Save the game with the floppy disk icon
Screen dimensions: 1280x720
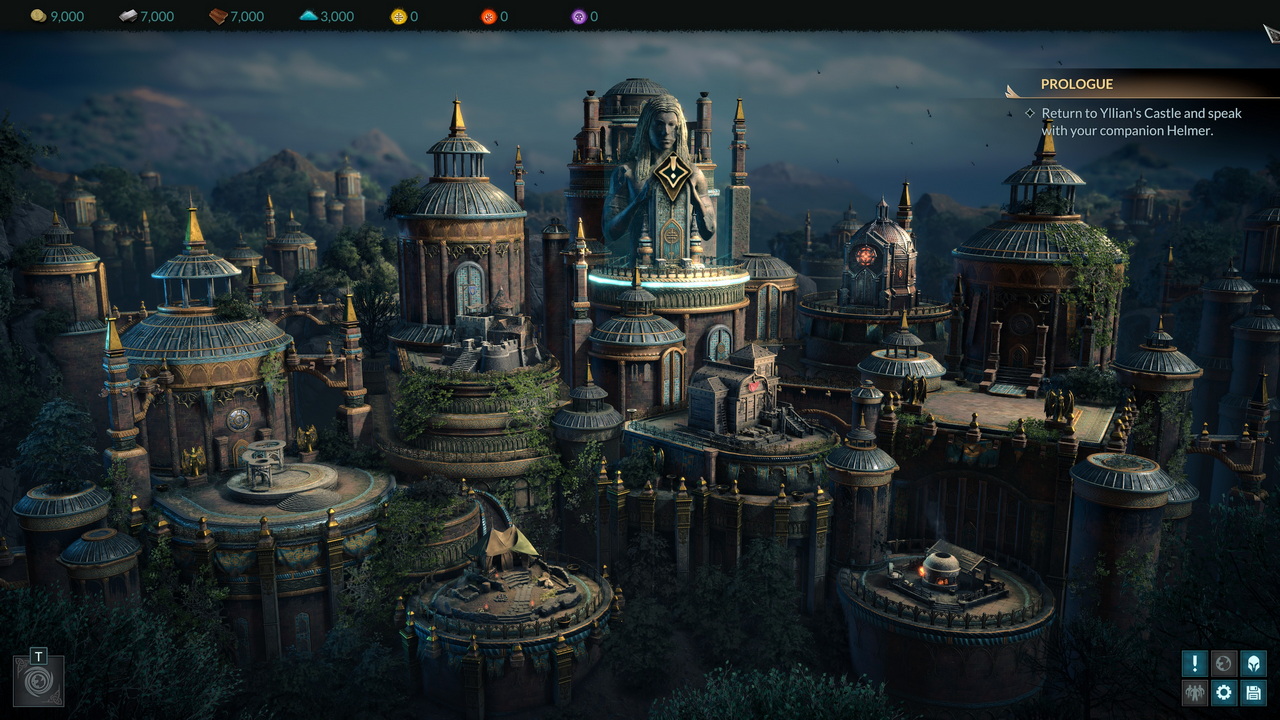pyautogui.click(x=1253, y=692)
